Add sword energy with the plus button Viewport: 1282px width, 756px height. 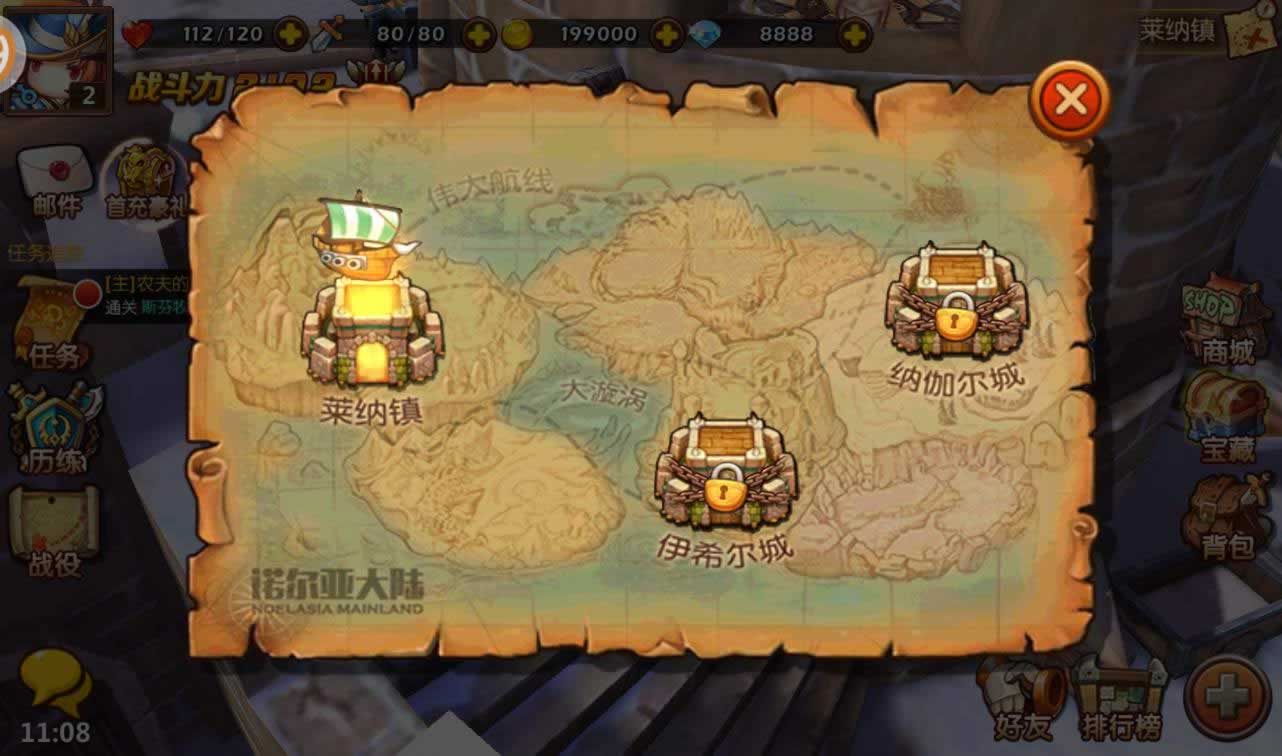point(478,35)
